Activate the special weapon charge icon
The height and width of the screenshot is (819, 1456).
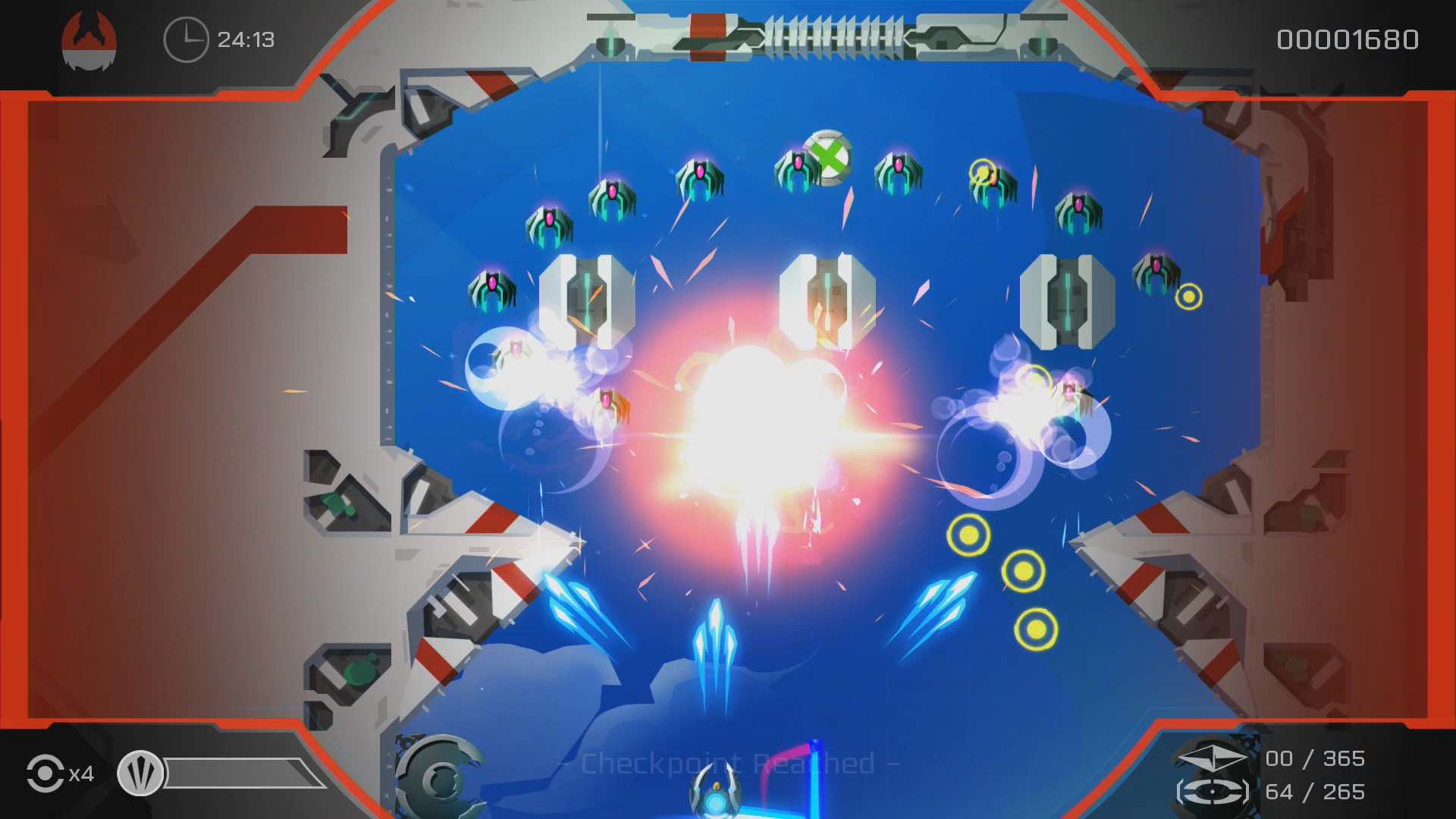(x=140, y=773)
